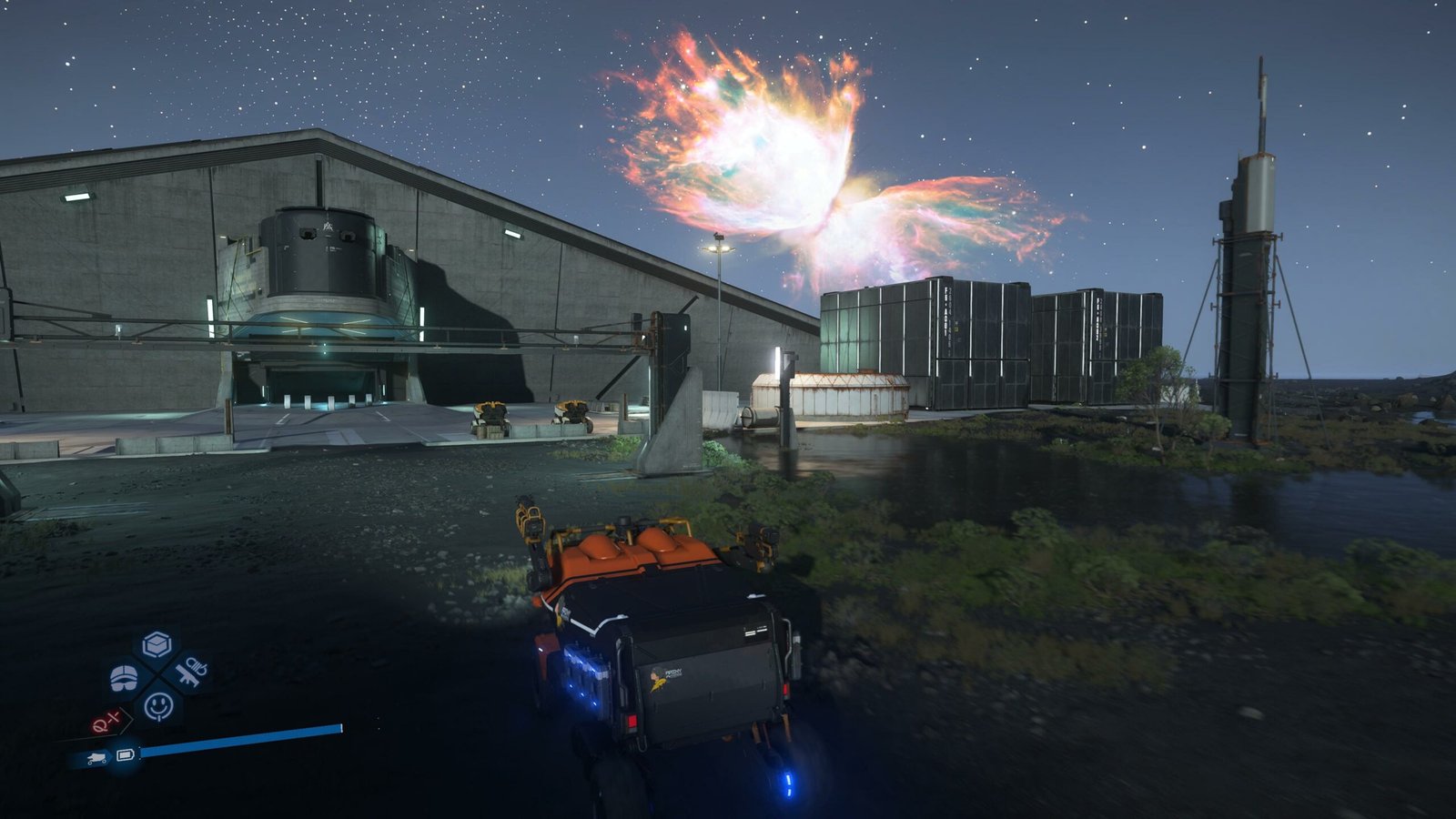
Task: Open the cargo box wheel slot
Action: [x=157, y=645]
